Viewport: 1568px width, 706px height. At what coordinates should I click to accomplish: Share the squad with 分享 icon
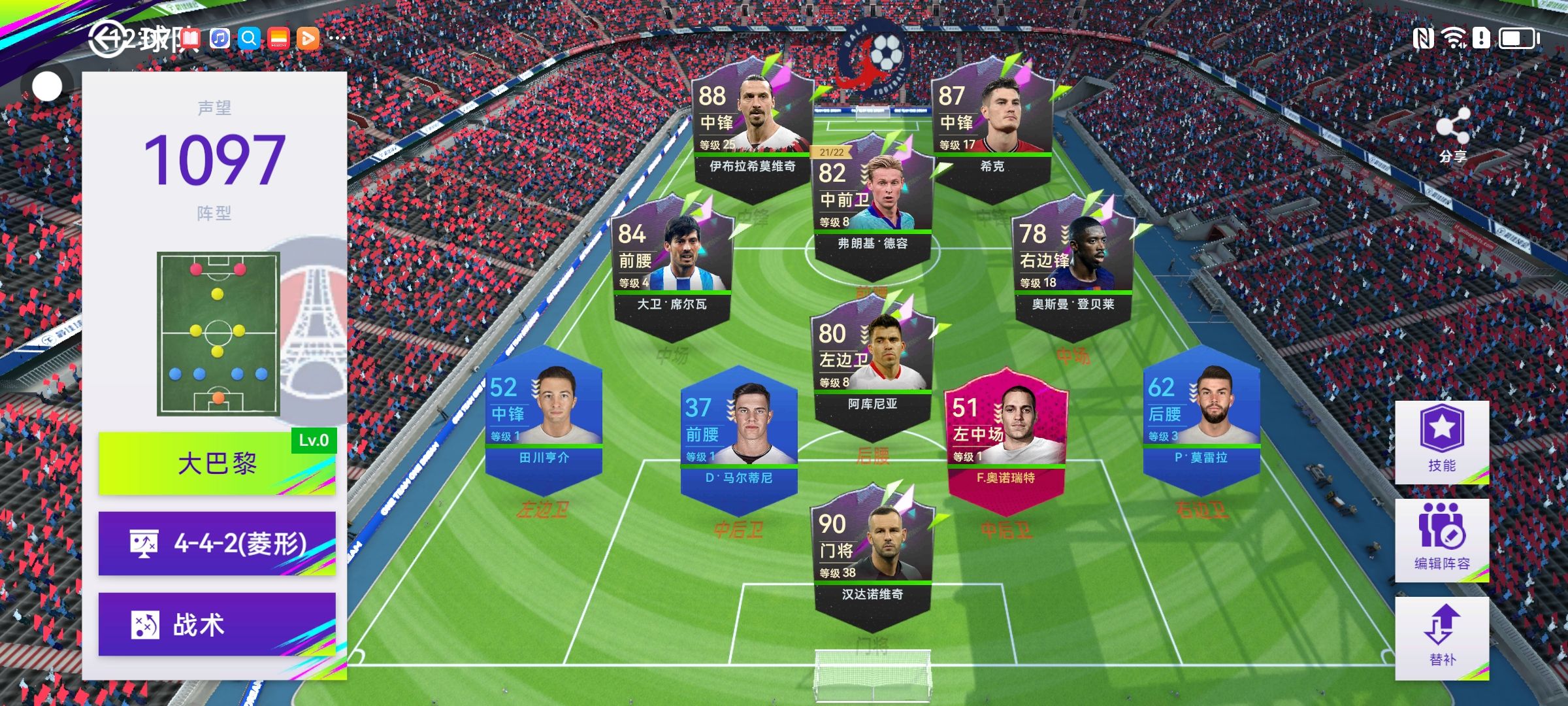(1452, 135)
